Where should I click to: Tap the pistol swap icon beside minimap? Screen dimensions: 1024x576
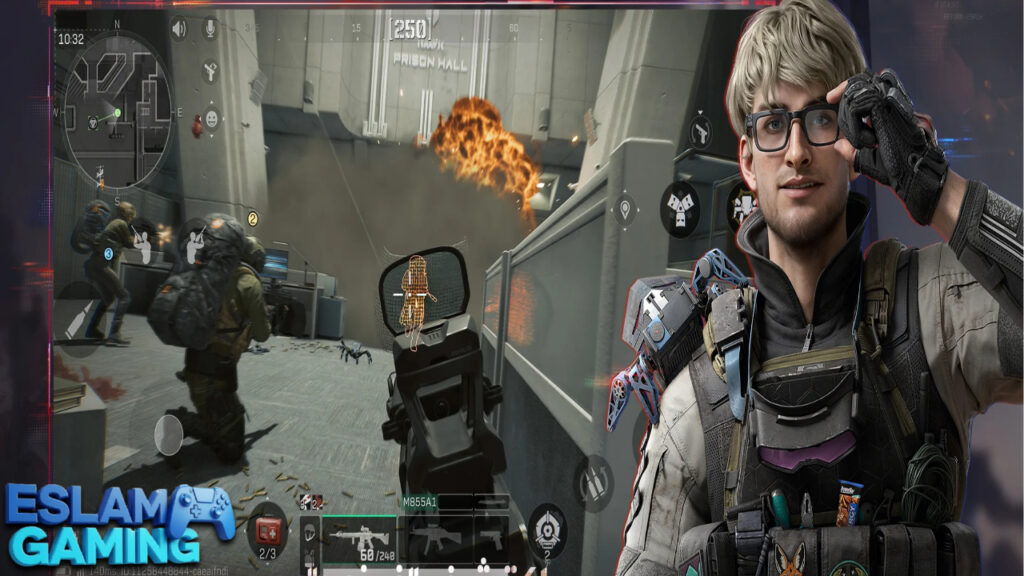pos(211,72)
